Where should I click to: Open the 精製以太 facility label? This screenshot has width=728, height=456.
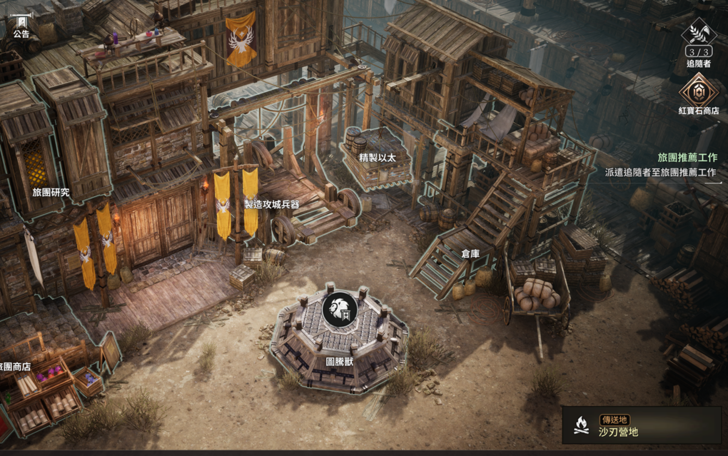[x=376, y=157]
